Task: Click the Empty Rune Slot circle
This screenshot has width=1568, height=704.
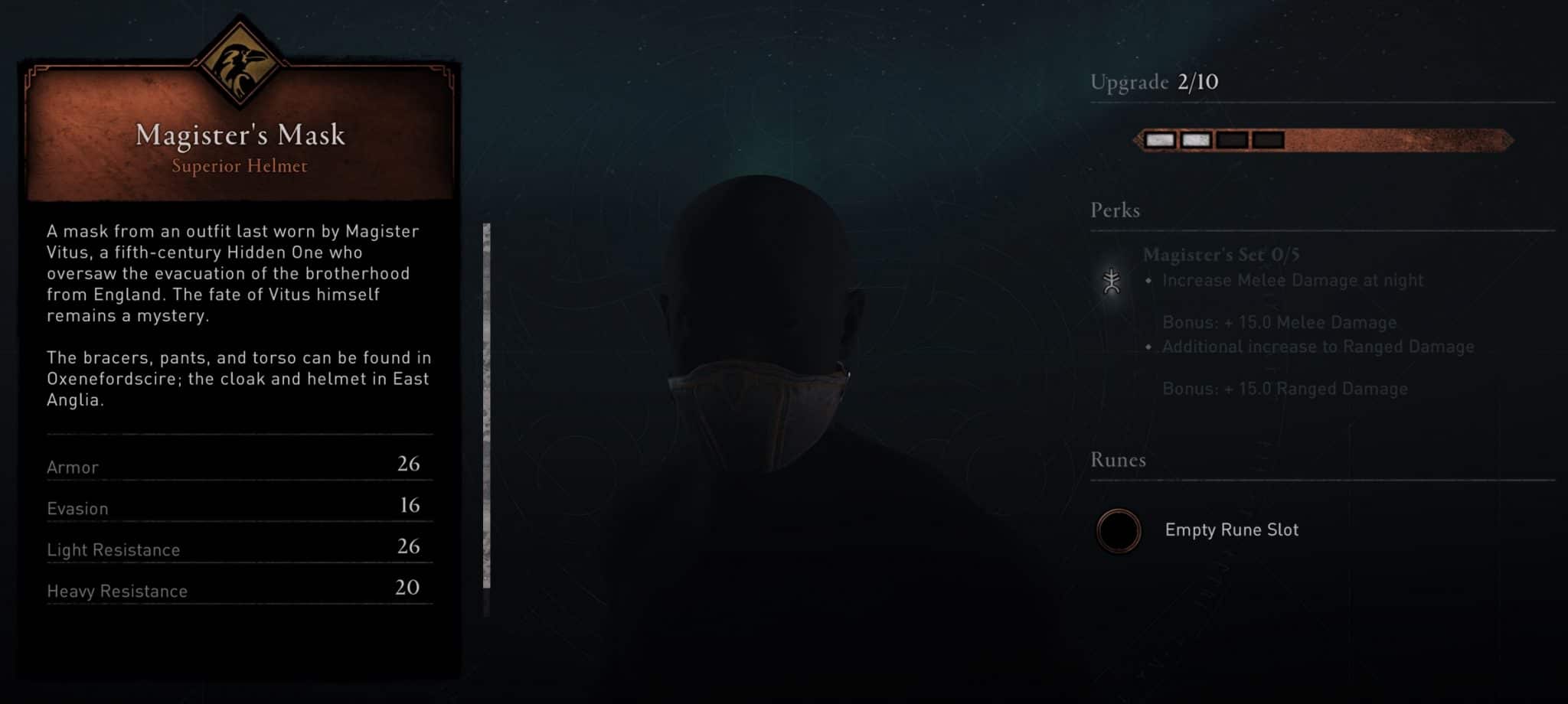Action: (x=1117, y=530)
